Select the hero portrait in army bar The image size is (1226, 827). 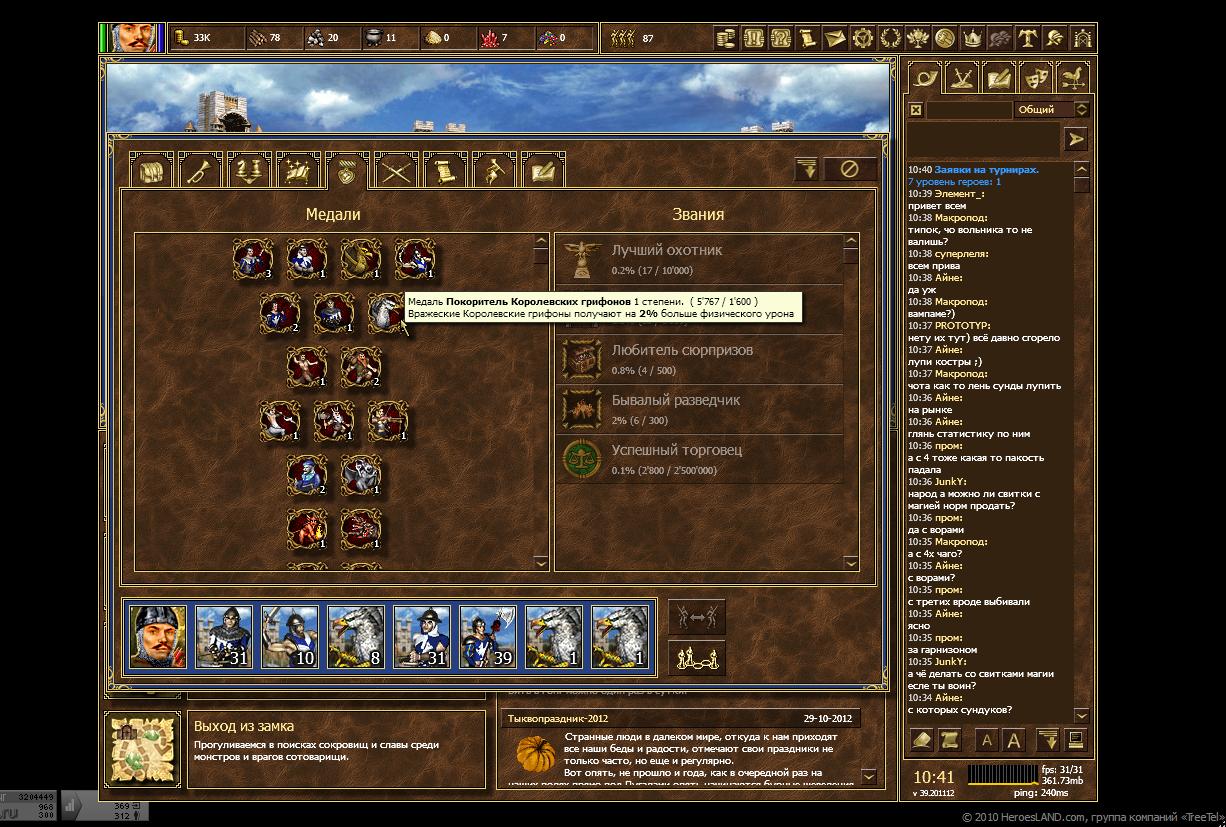pyautogui.click(x=158, y=636)
